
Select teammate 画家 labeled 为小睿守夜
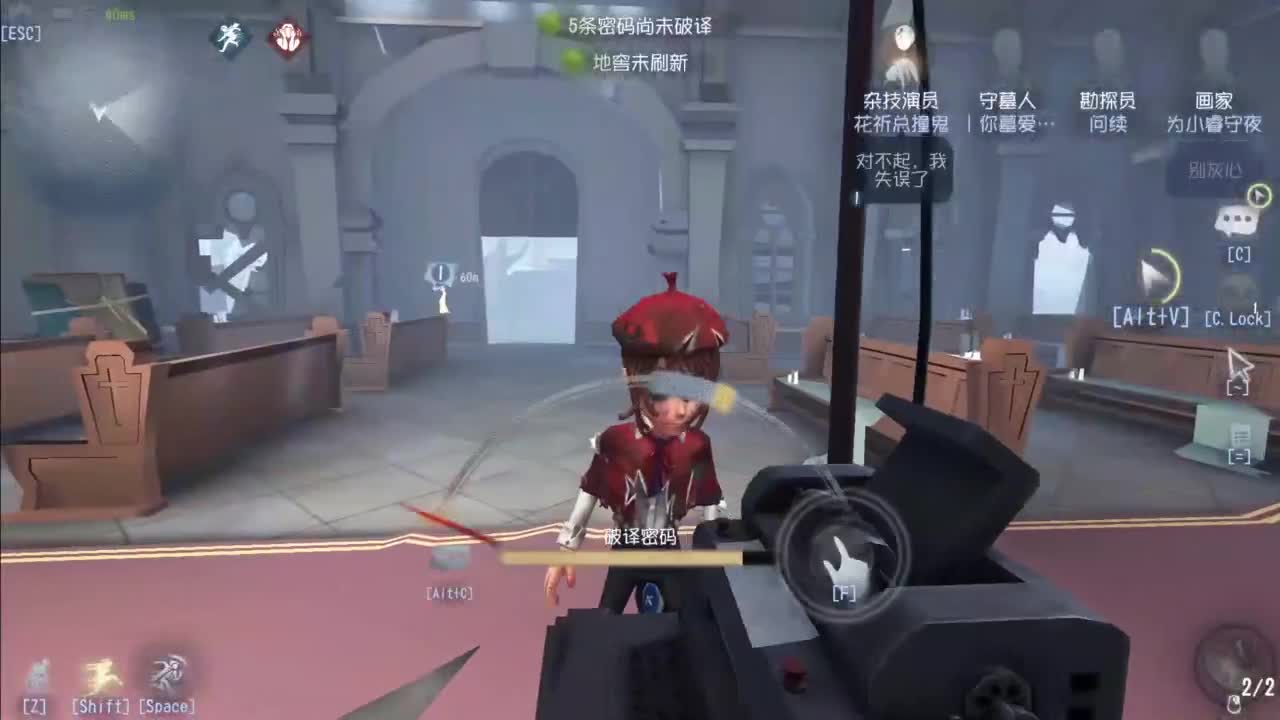coord(1213,111)
